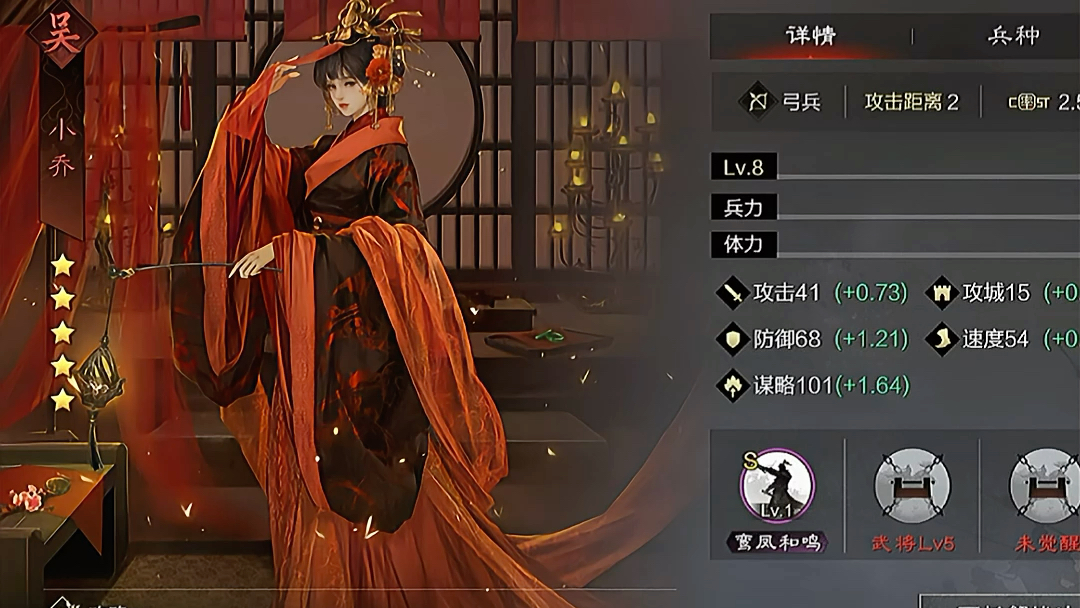
Task: Open the 兵种 troop type tab
Action: [1013, 36]
